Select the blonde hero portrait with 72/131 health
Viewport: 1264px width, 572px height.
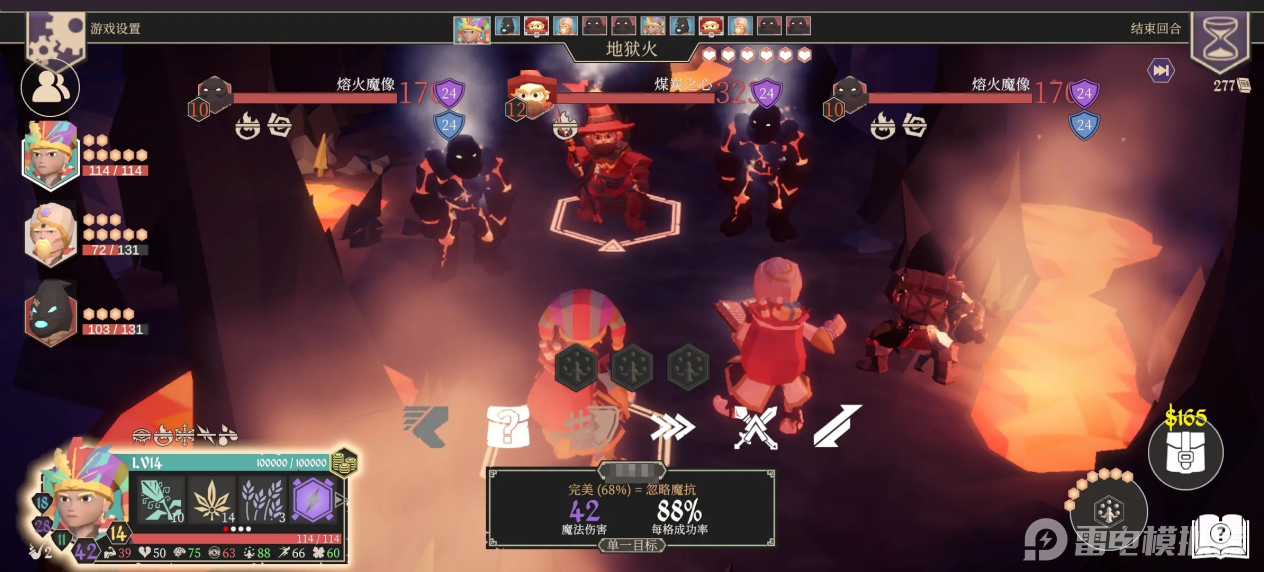pyautogui.click(x=51, y=235)
